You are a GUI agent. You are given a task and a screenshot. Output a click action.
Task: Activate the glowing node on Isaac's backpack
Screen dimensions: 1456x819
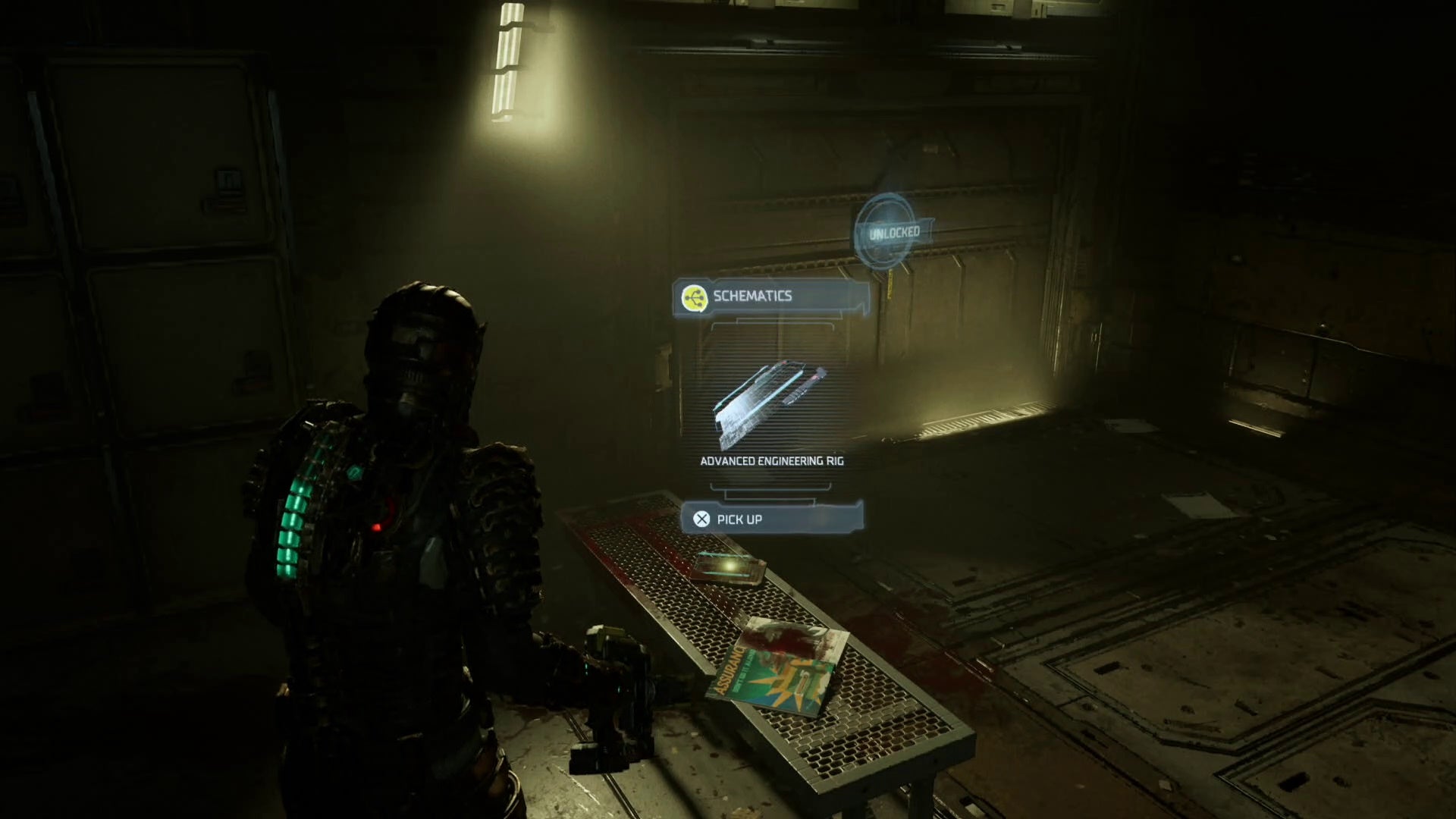coord(353,473)
